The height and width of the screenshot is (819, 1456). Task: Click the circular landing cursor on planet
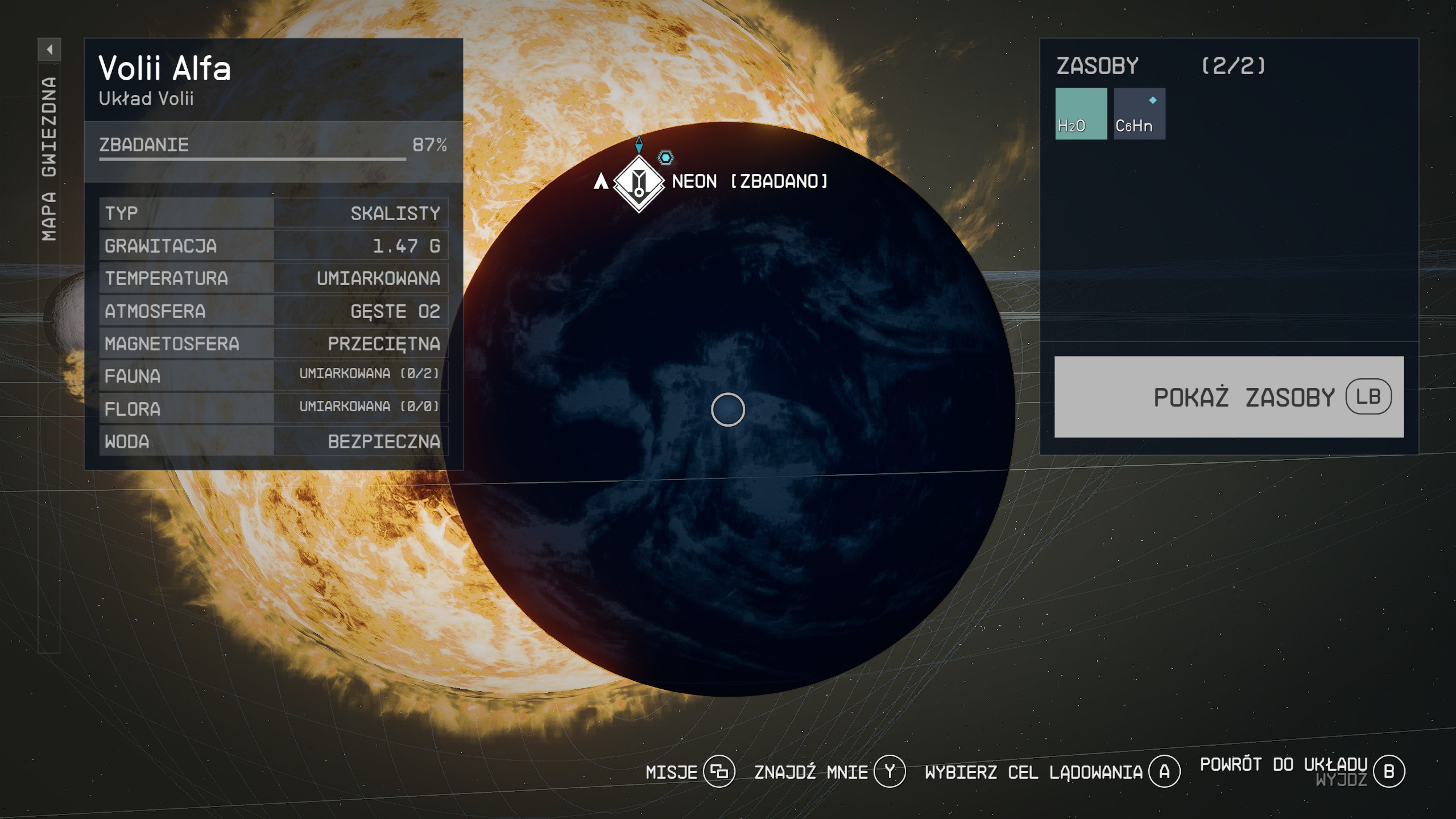click(x=728, y=409)
